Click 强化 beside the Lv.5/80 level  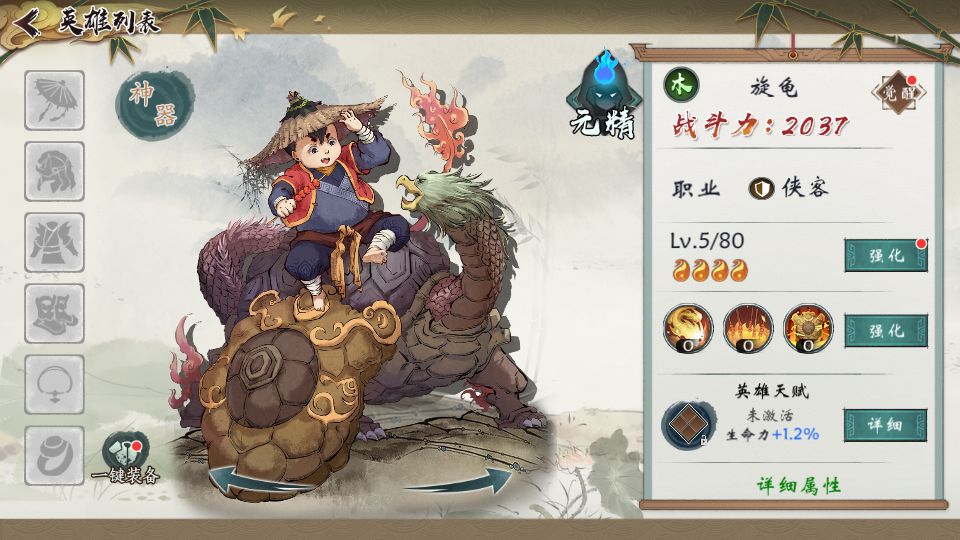(885, 255)
